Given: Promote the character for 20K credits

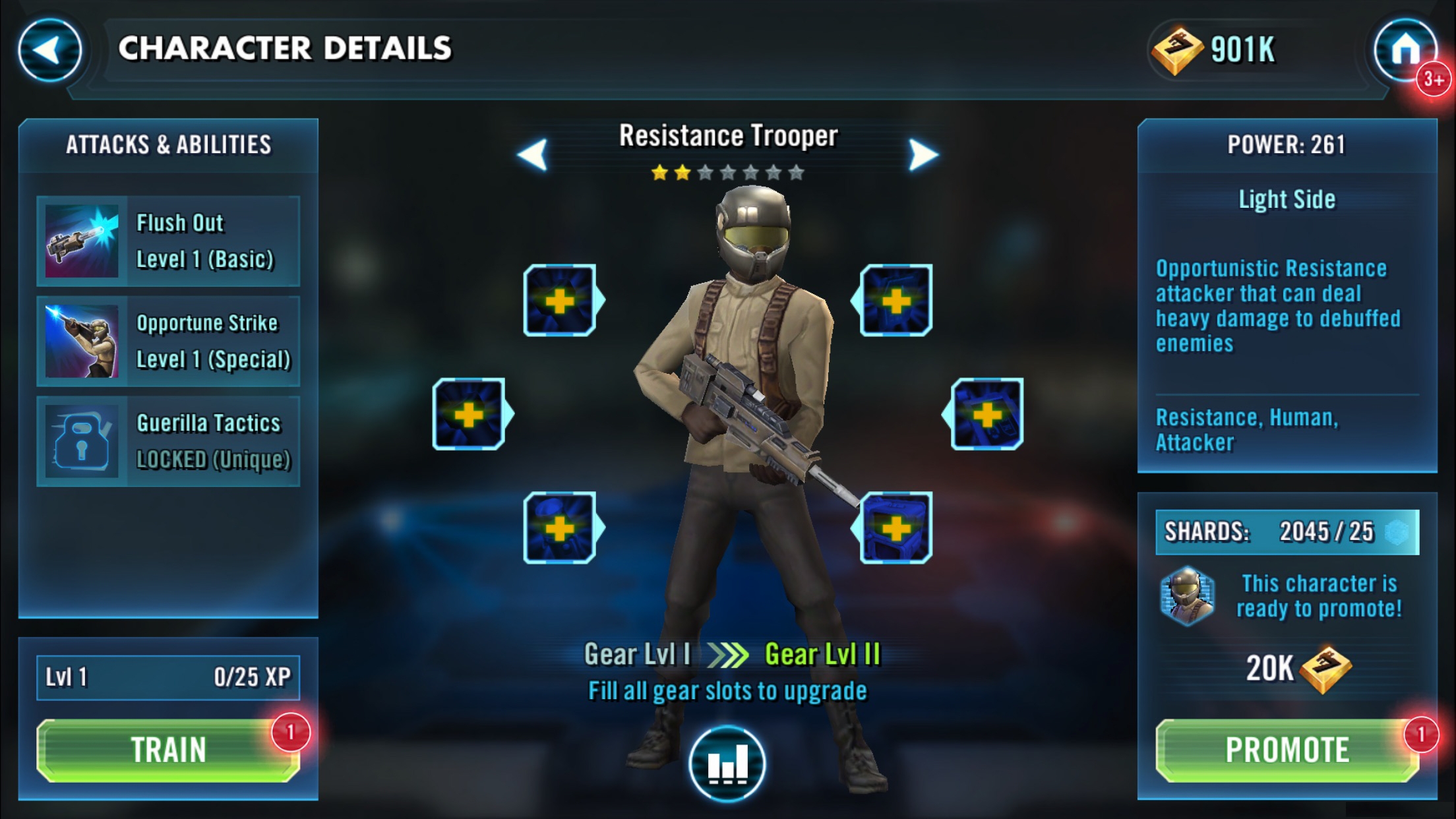Looking at the screenshot, I should (x=1287, y=750).
